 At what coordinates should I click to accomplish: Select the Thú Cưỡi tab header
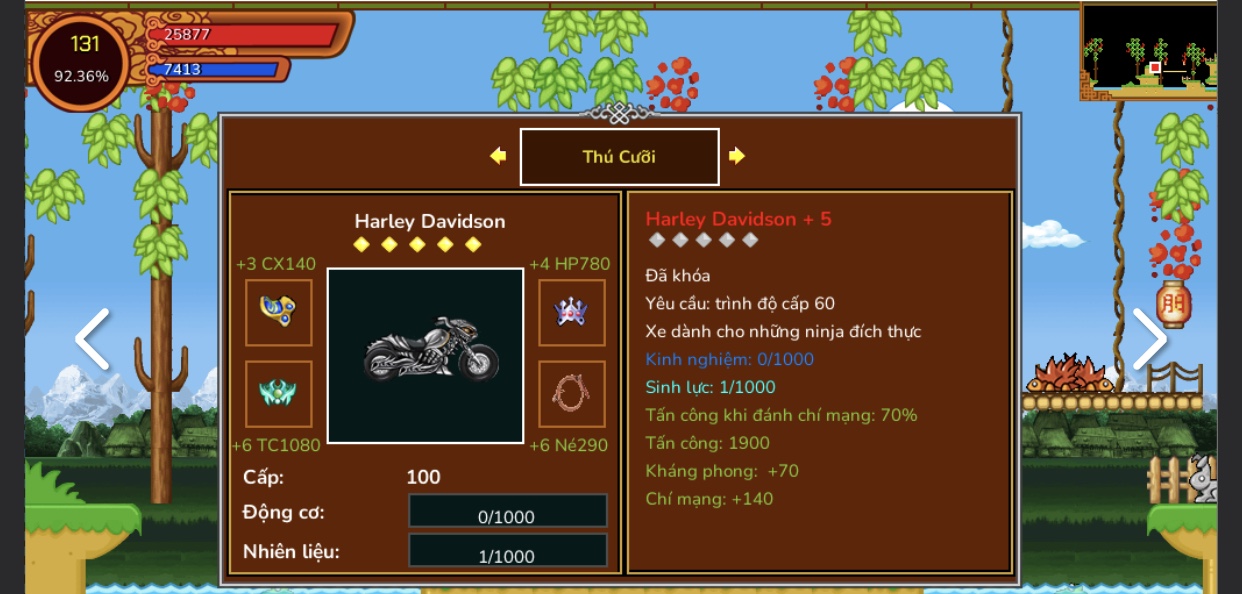pos(619,157)
